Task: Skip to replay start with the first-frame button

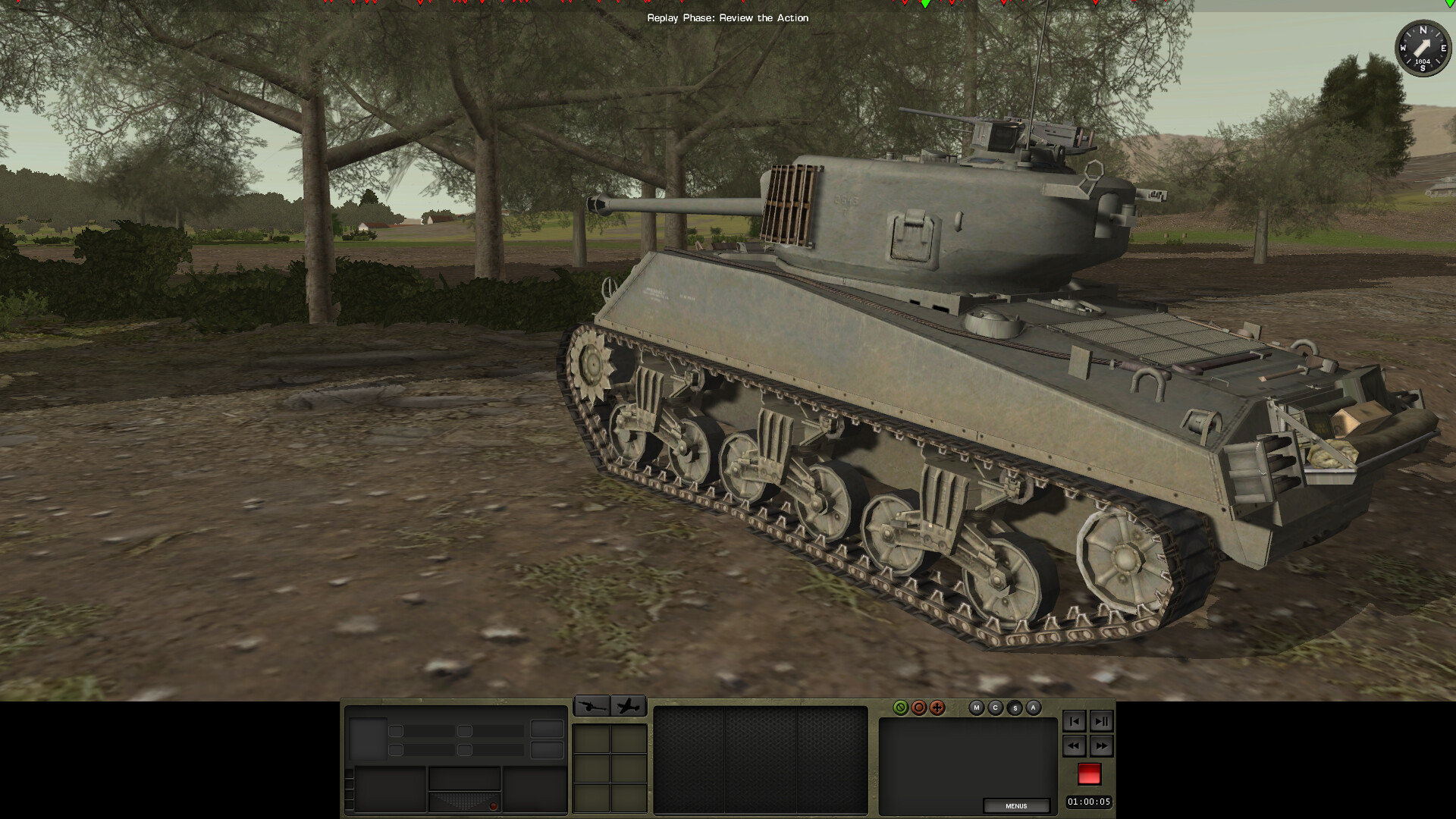Action: coord(1074,722)
